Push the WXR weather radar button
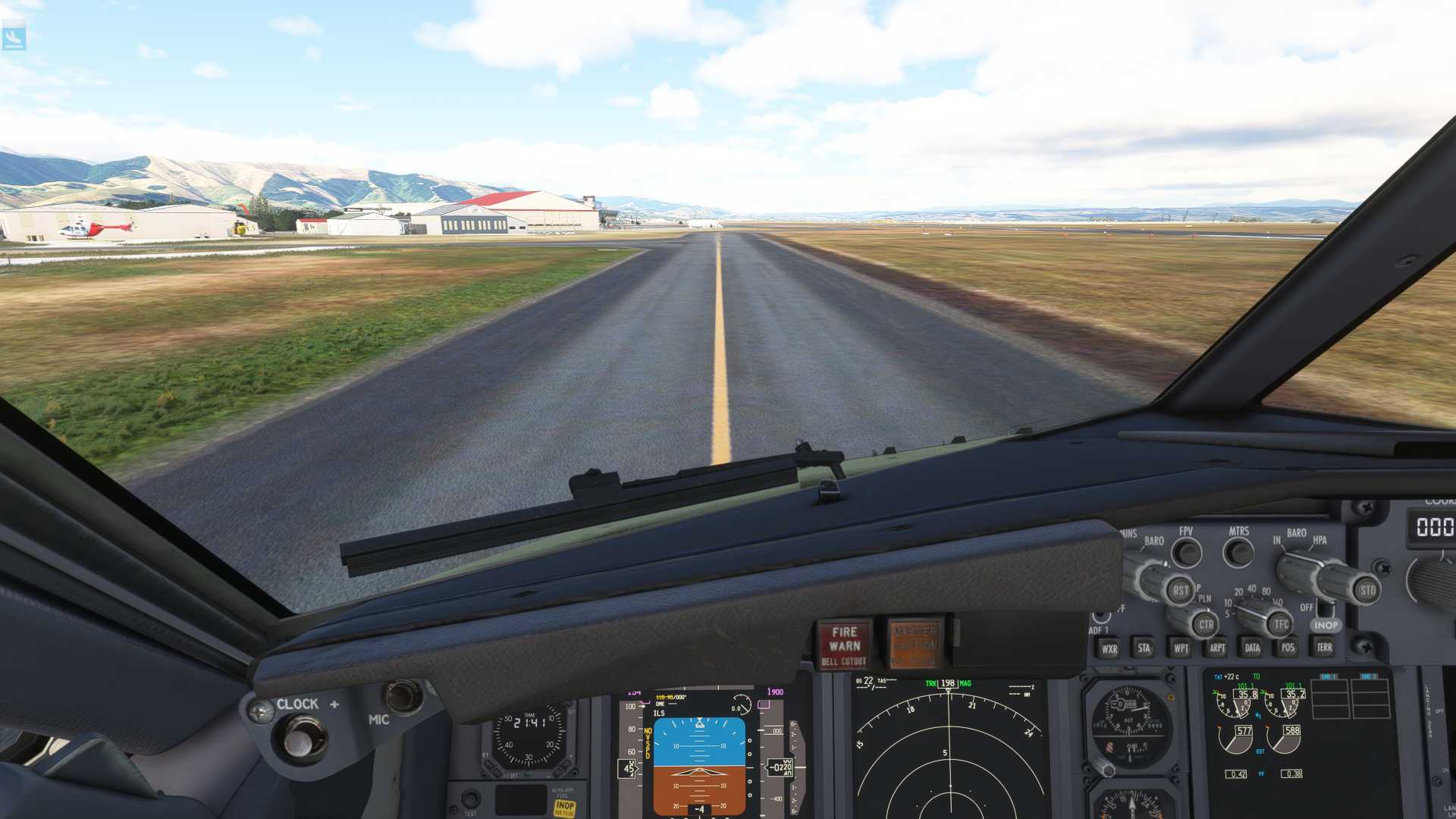 point(1109,649)
